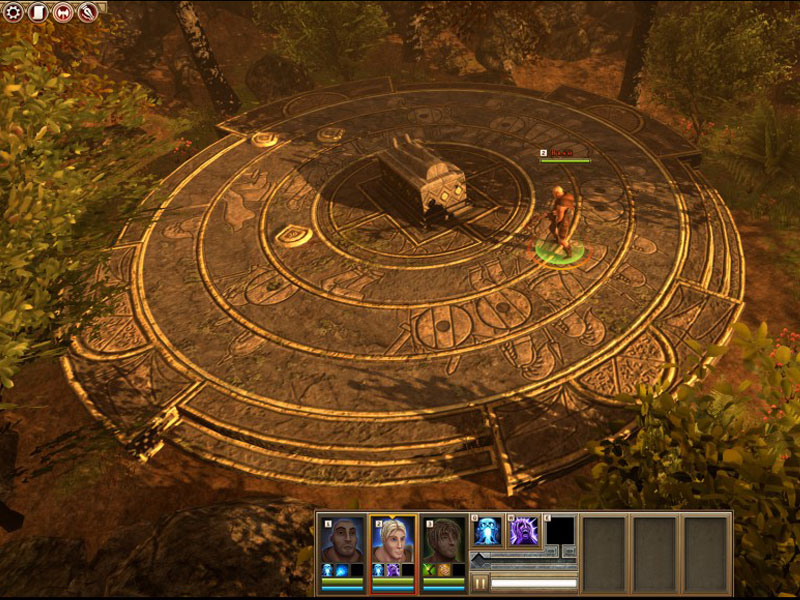Activate the blue glowing figure ability

[488, 531]
